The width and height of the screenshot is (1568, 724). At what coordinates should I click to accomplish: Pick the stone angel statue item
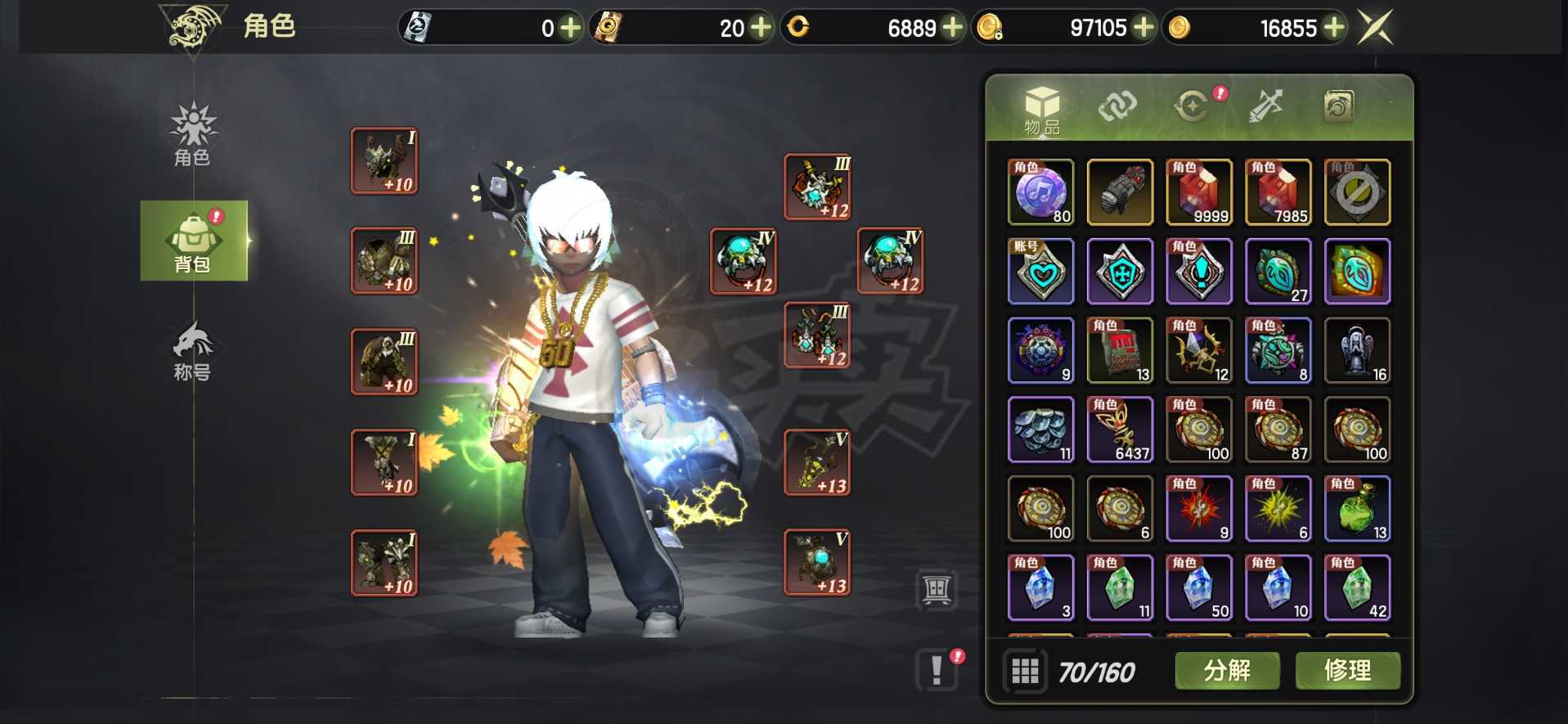pyautogui.click(x=1357, y=351)
